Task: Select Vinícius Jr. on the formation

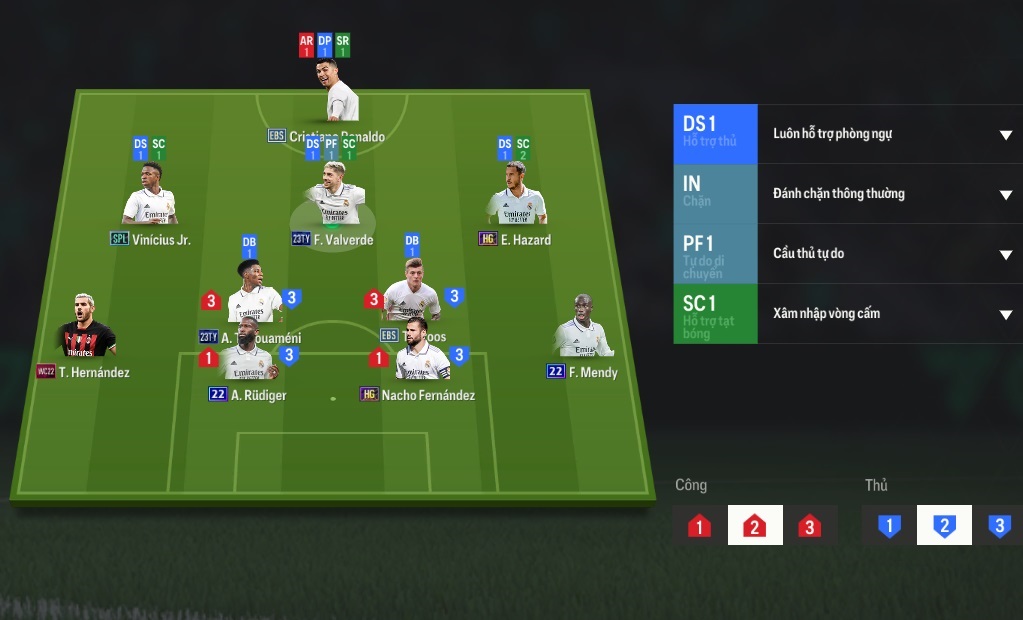Action: point(150,198)
